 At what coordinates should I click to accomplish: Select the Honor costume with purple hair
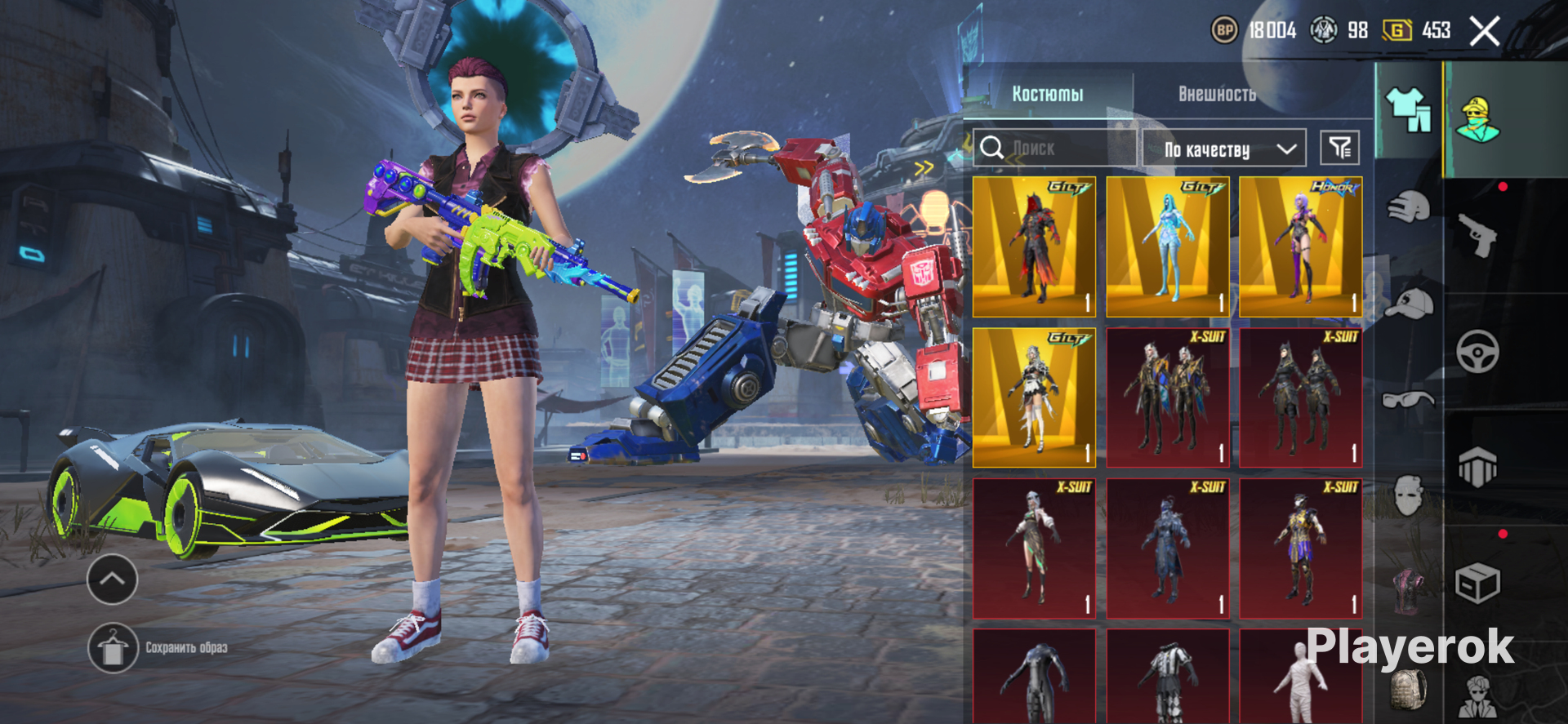[x=1300, y=247]
